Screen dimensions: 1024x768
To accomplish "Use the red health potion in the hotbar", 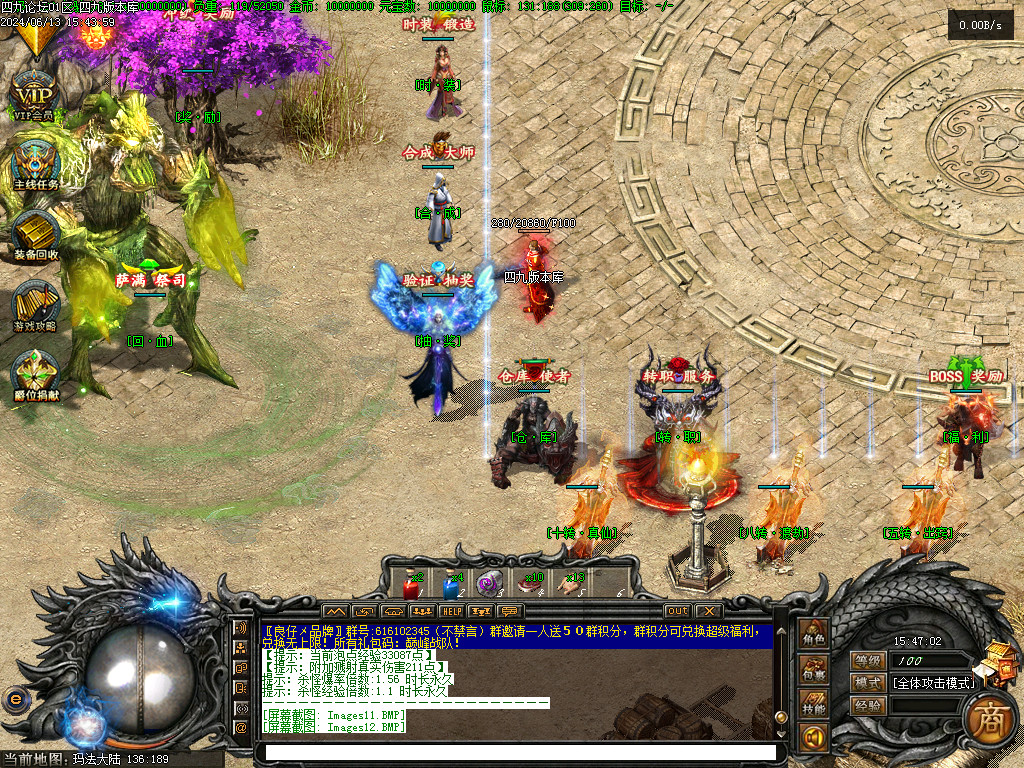I will click(x=410, y=584).
